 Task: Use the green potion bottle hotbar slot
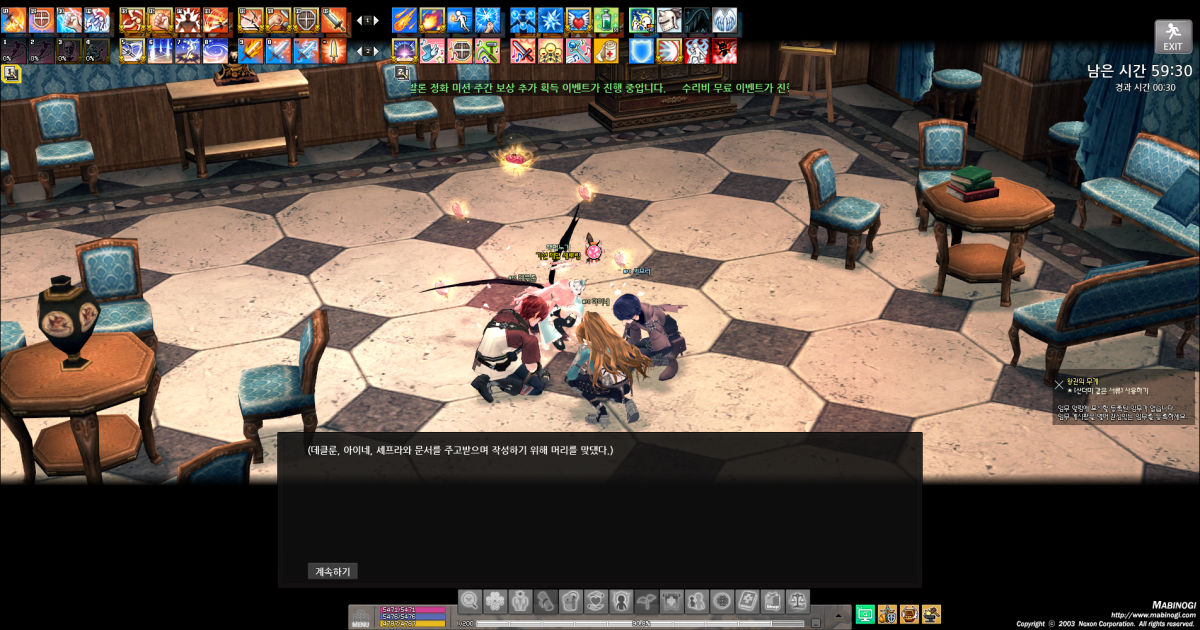(606, 20)
